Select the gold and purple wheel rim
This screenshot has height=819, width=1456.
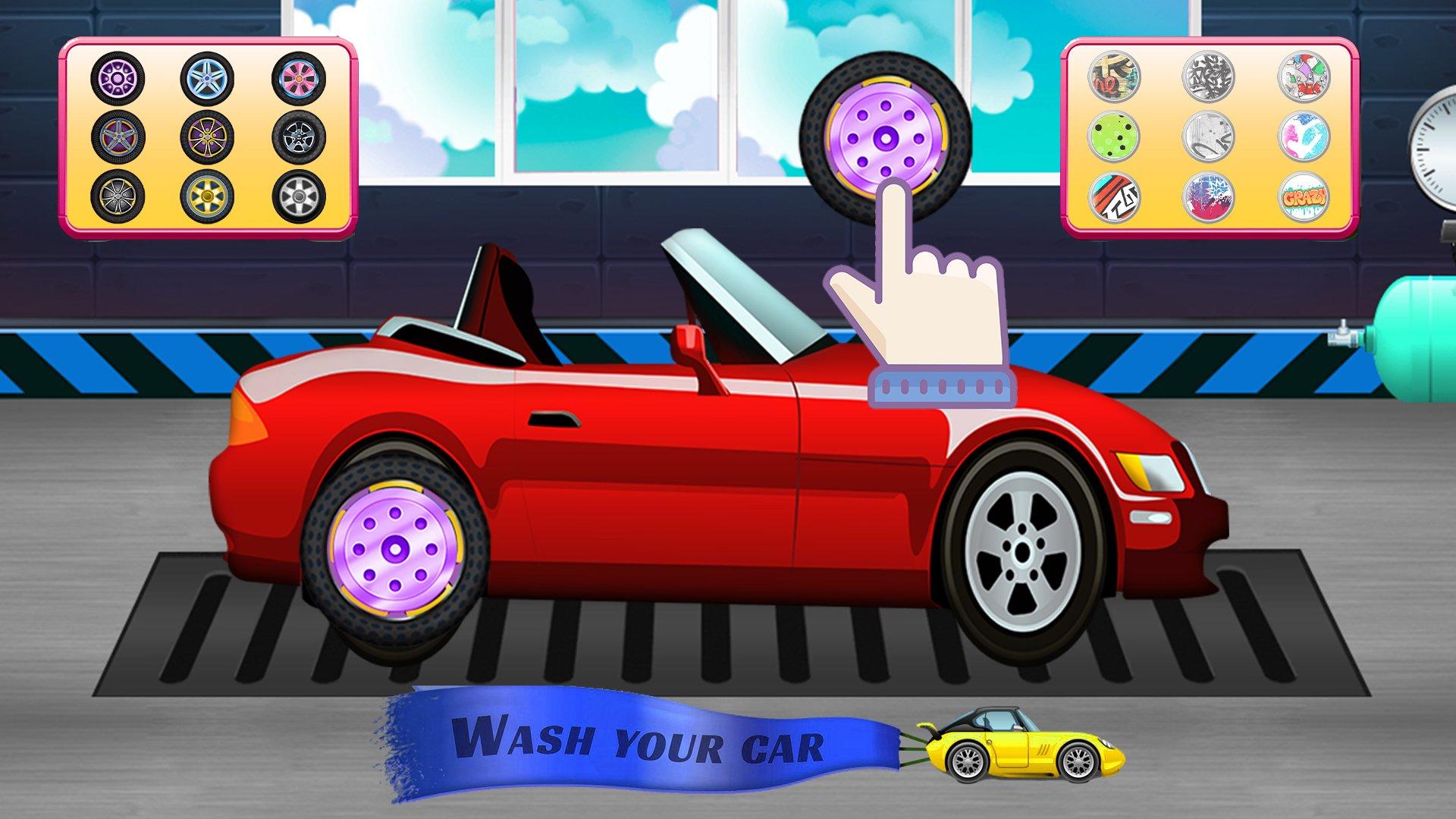pos(206,138)
